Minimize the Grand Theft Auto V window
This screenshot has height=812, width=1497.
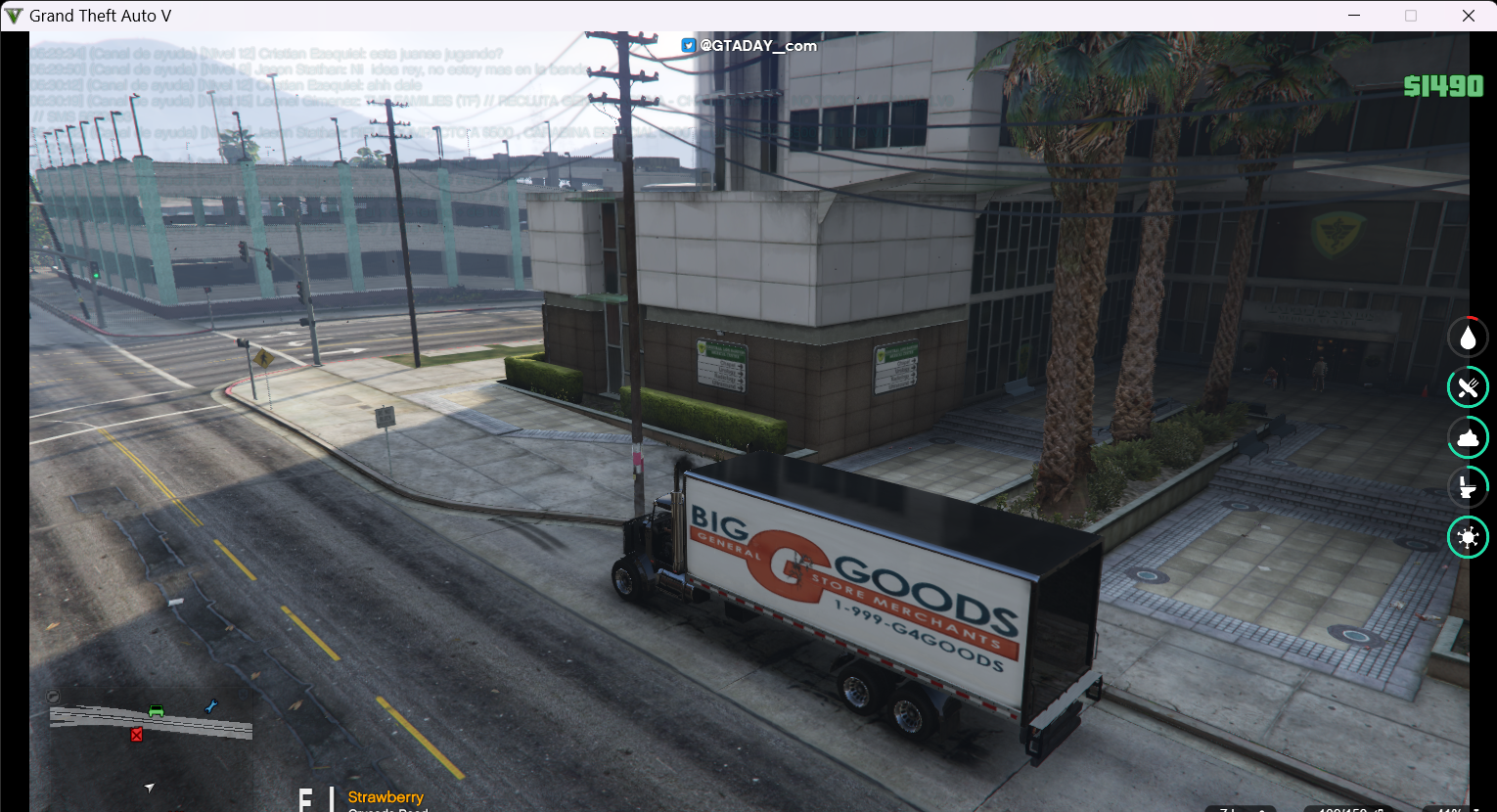coord(1355,16)
